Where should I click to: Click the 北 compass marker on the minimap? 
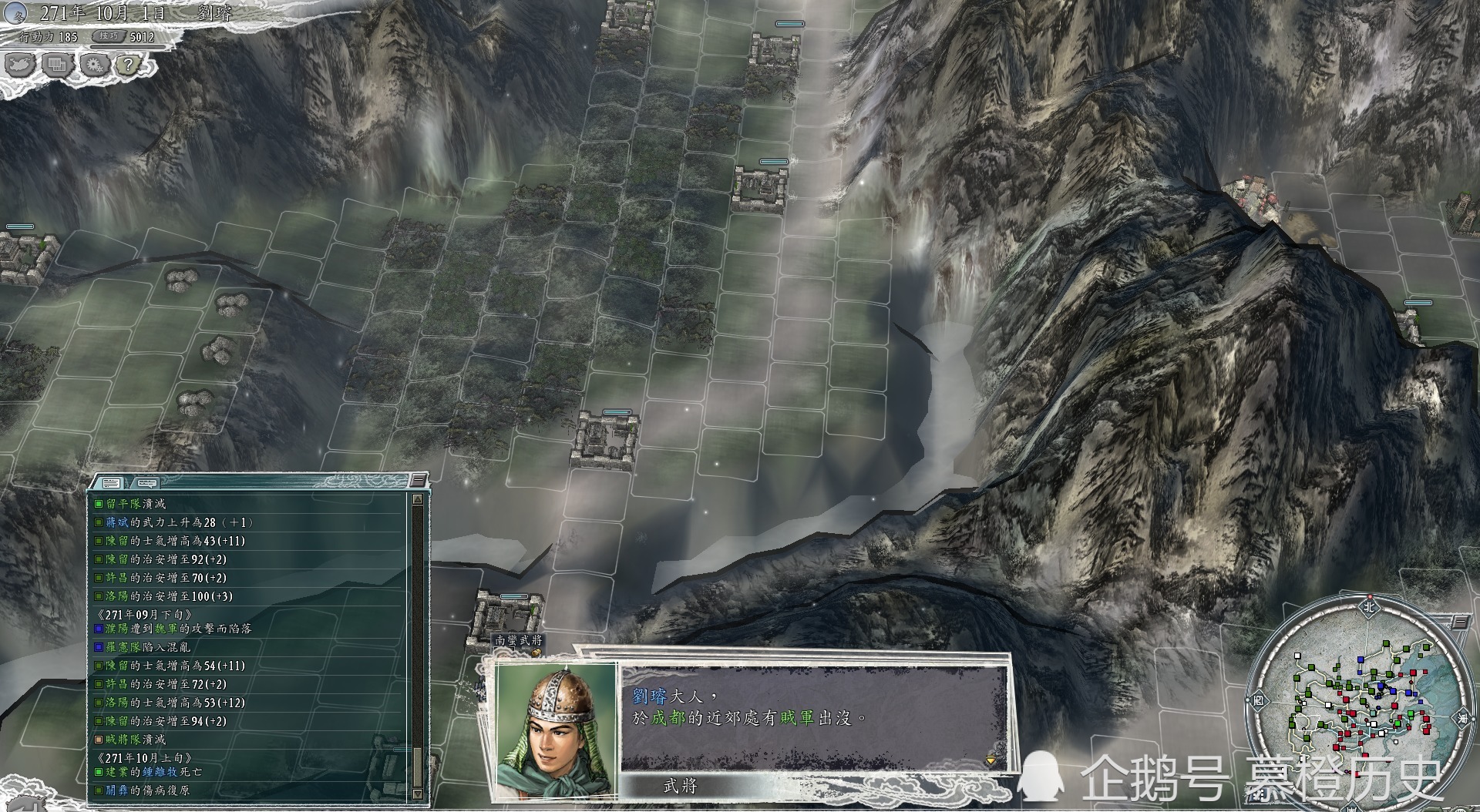pyautogui.click(x=1369, y=608)
